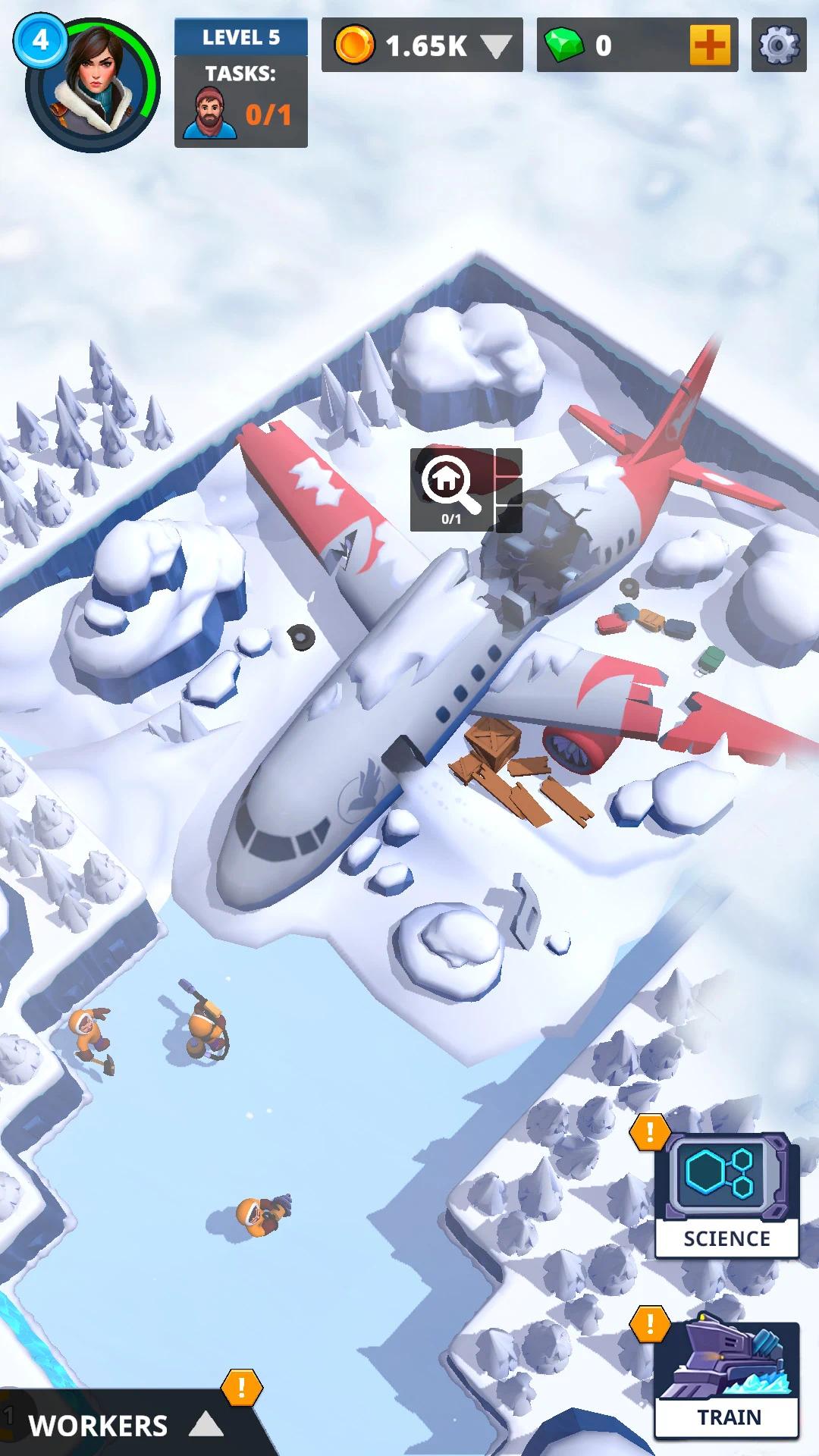Buy more green gems with plus button
This screenshot has height=1456, width=819.
point(711,45)
